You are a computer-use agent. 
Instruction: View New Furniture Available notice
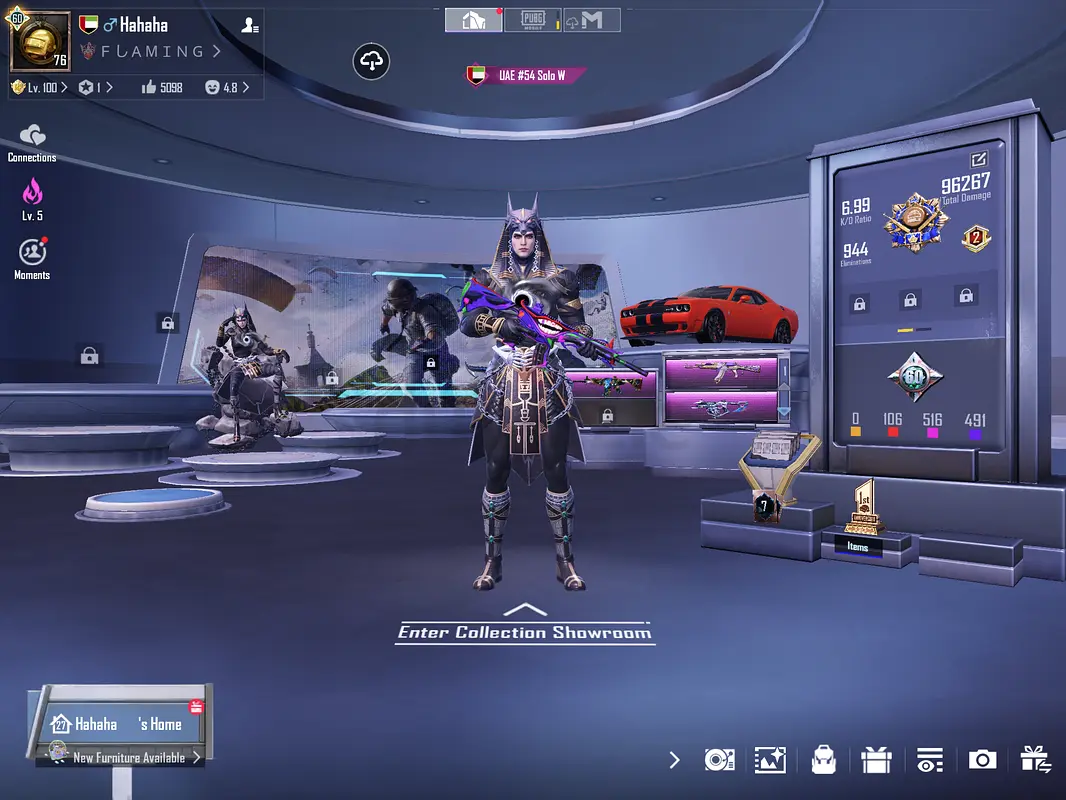pos(128,758)
